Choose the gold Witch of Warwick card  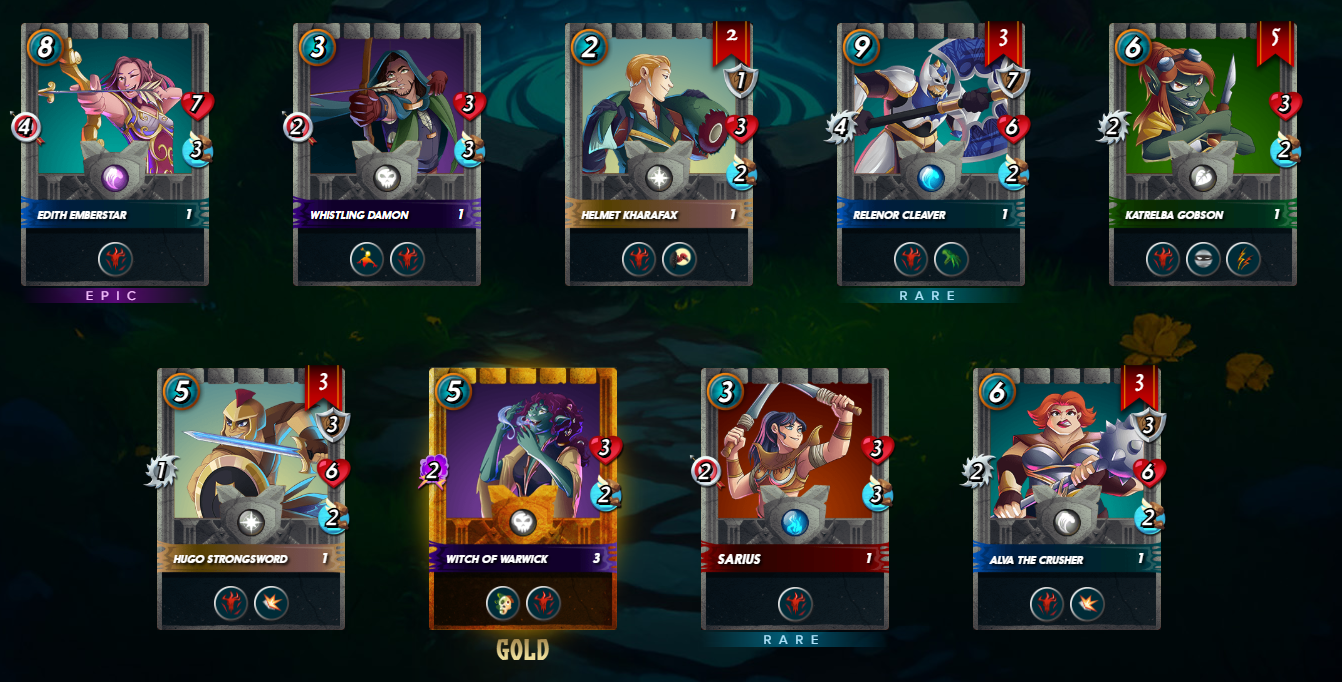click(x=523, y=499)
